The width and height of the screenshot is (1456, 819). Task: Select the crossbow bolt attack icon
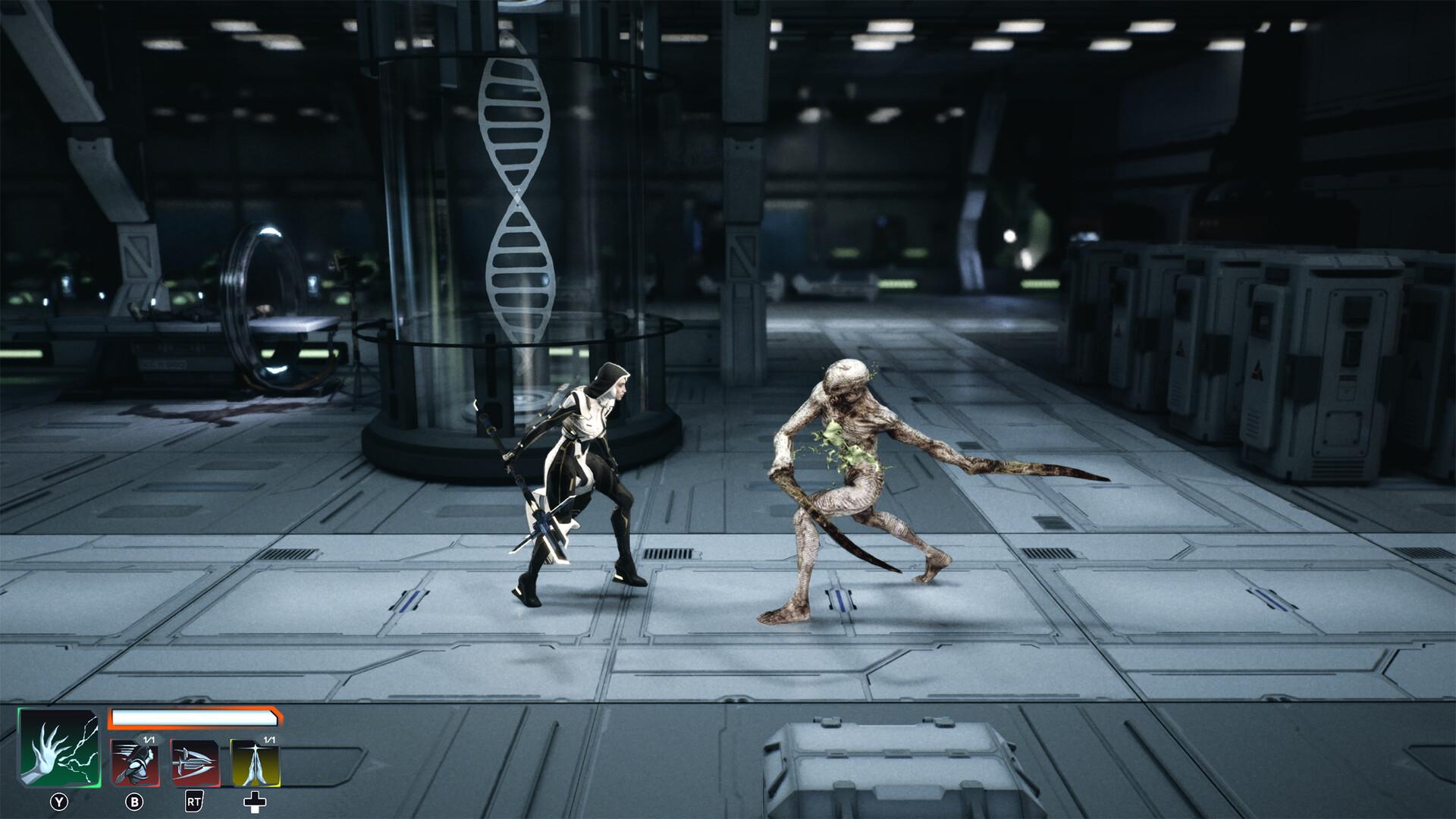(x=195, y=764)
